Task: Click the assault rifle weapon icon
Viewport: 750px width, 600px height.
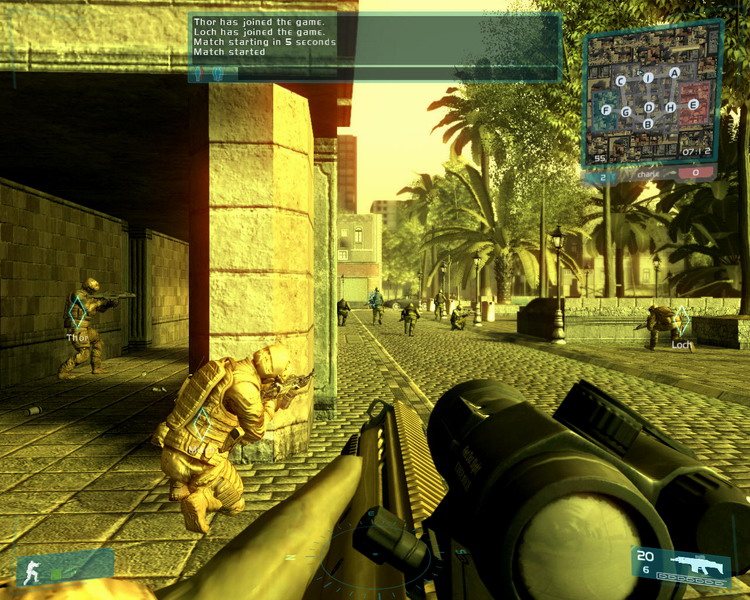Action: click(x=699, y=565)
